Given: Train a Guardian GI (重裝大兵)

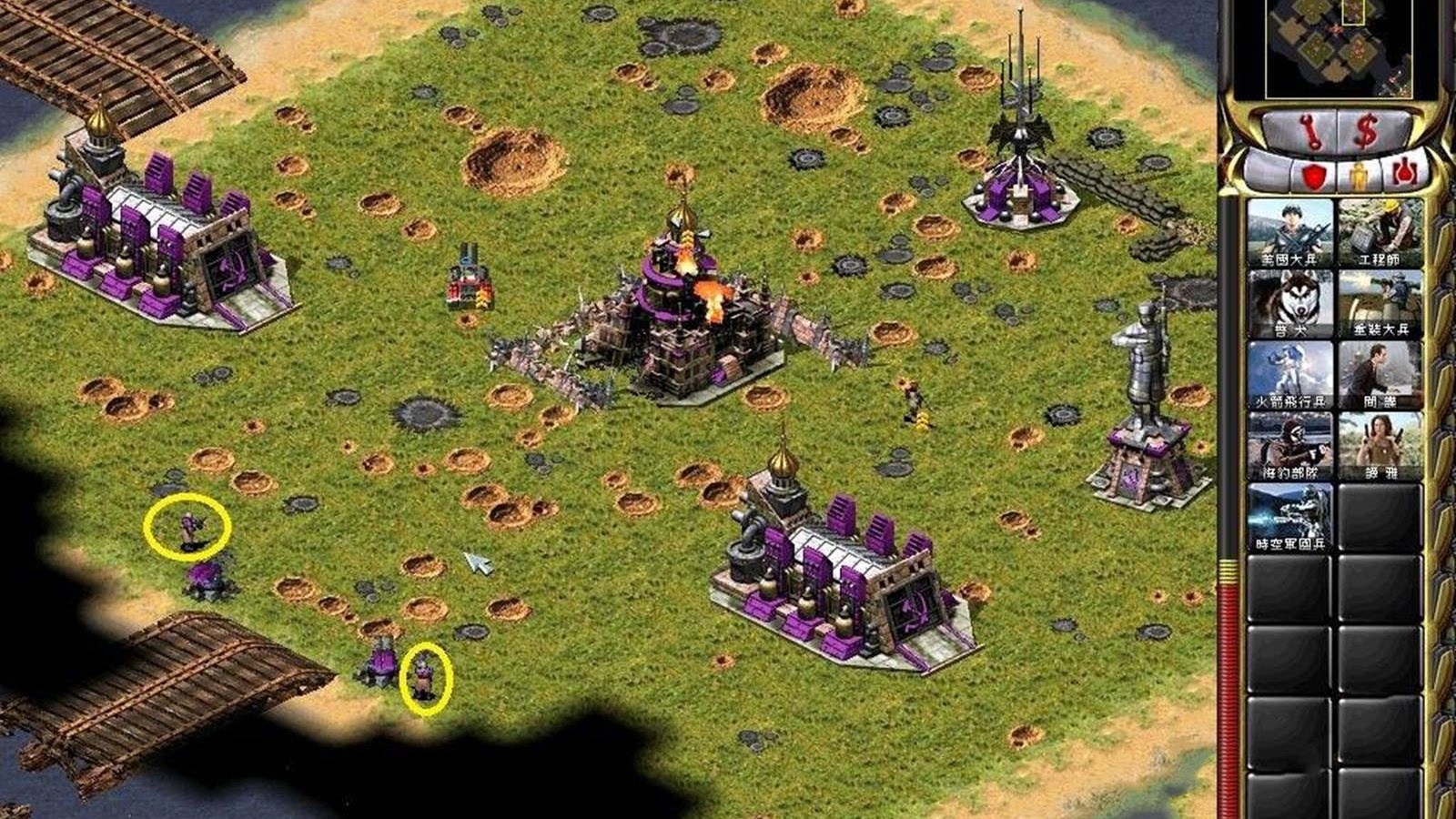Looking at the screenshot, I should point(1380,304).
